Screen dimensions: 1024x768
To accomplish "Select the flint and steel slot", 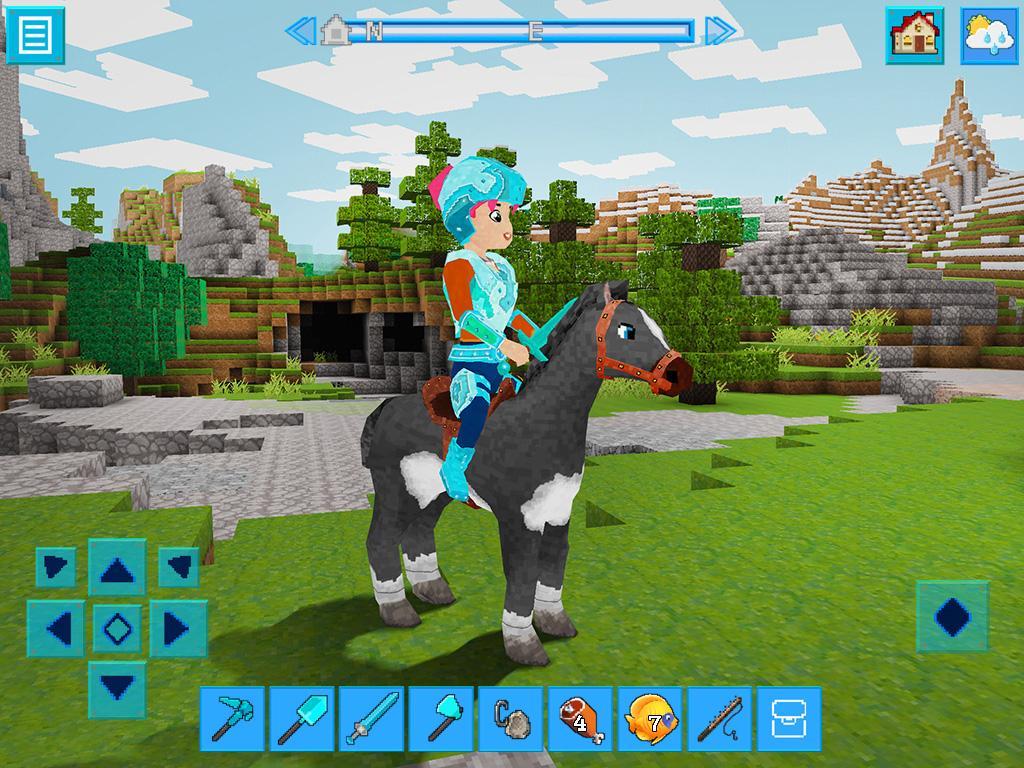I will pos(511,718).
